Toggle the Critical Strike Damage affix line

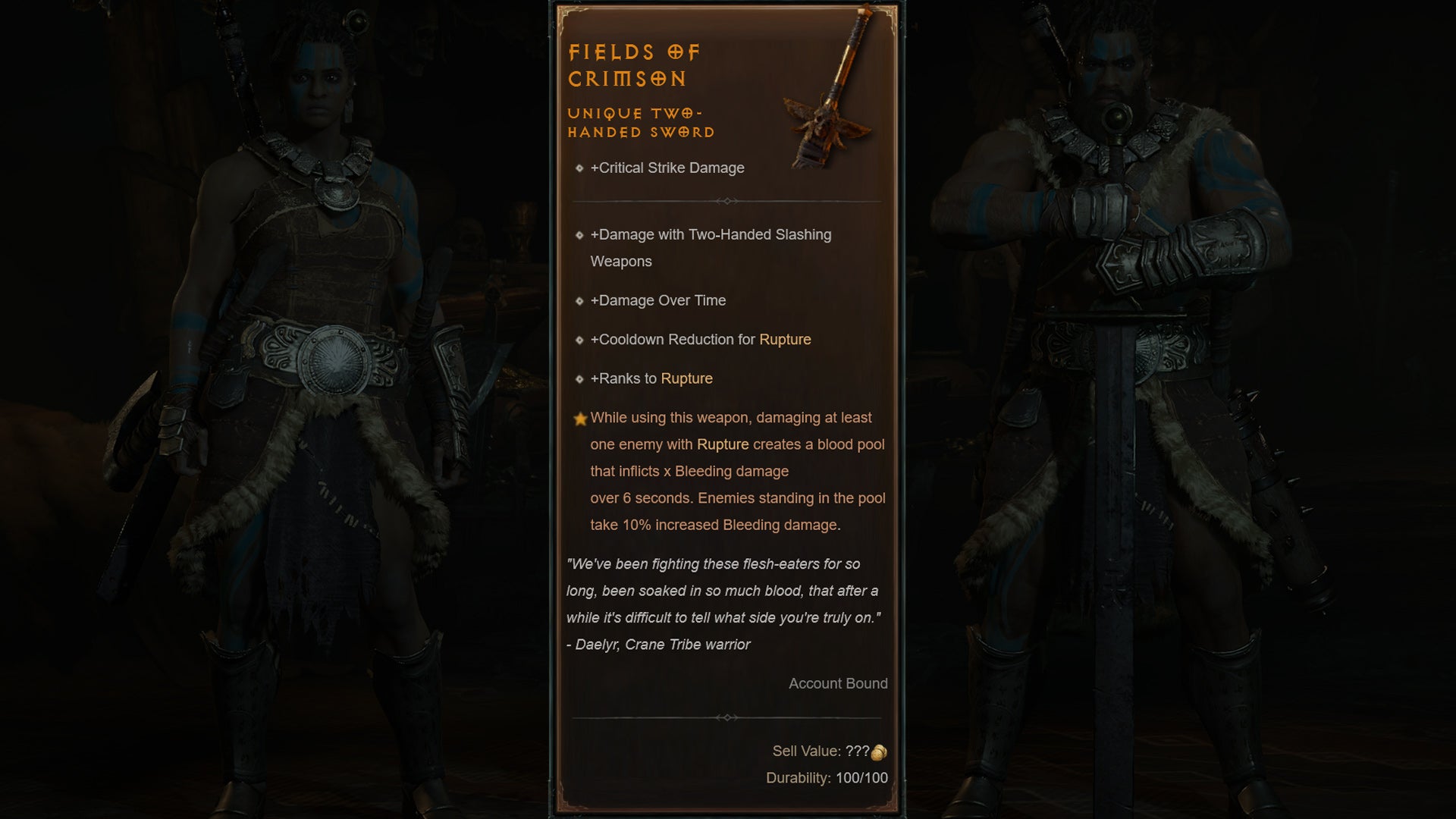(667, 168)
